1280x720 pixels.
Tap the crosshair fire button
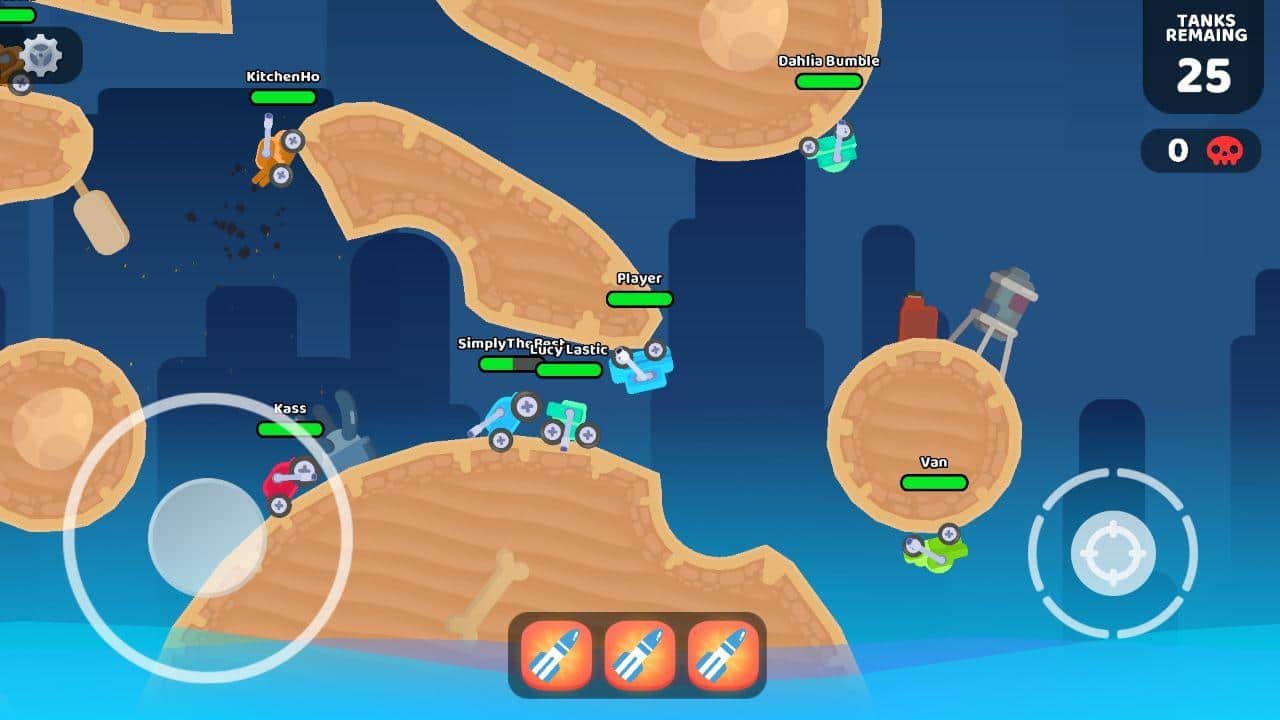coord(1112,553)
